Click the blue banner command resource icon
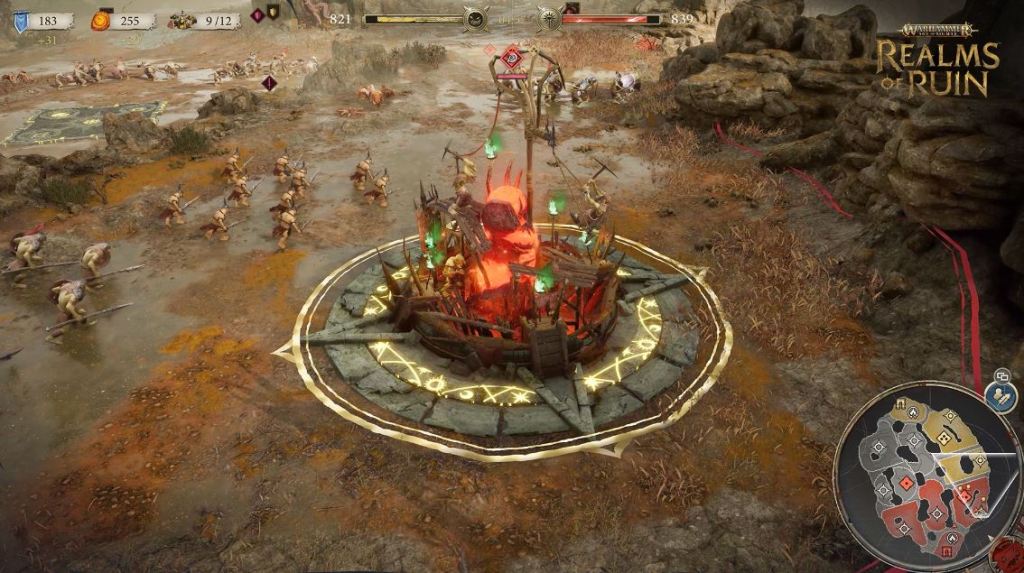1024x573 pixels. point(21,20)
